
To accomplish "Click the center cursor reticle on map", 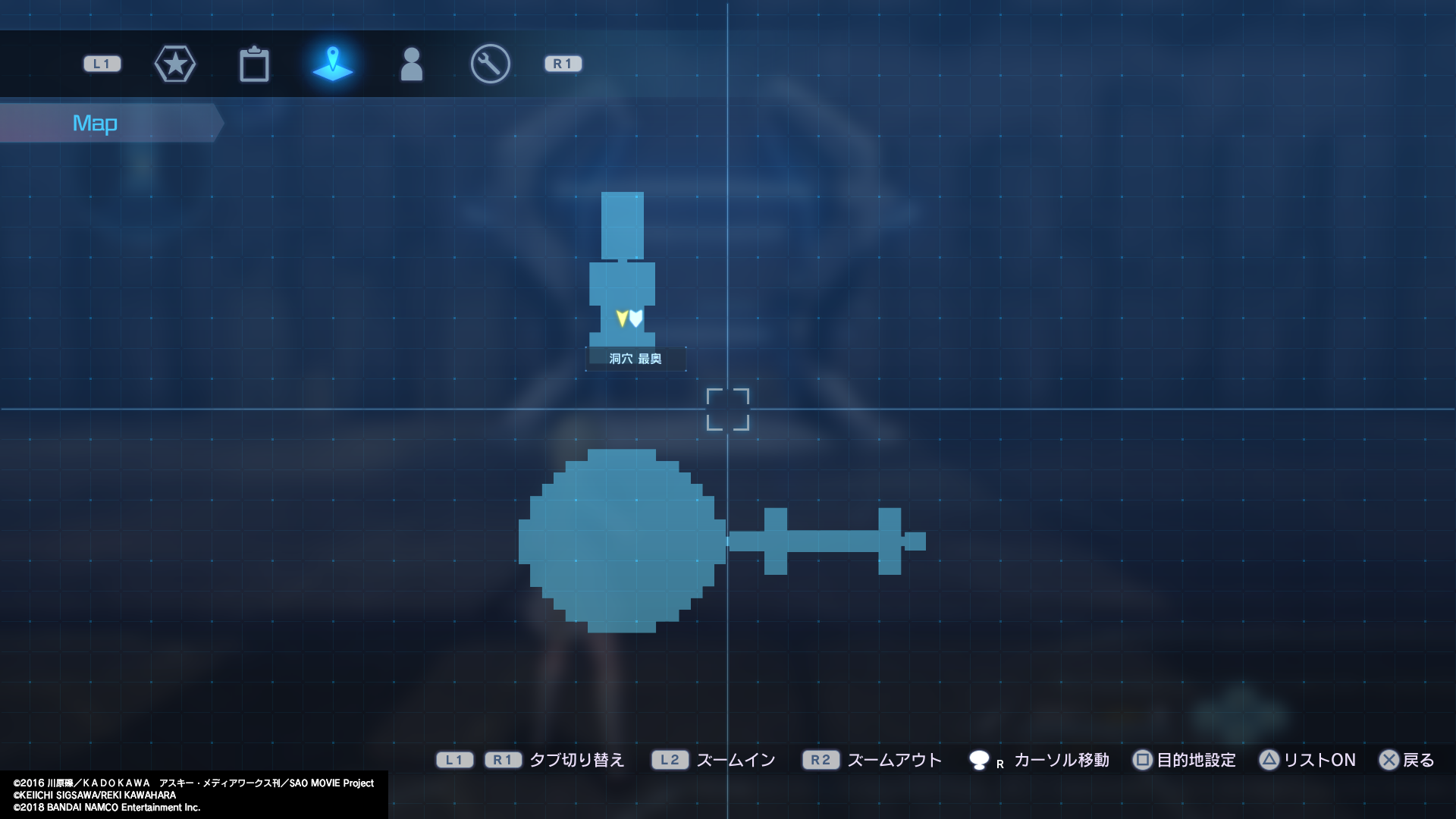I will point(729,409).
